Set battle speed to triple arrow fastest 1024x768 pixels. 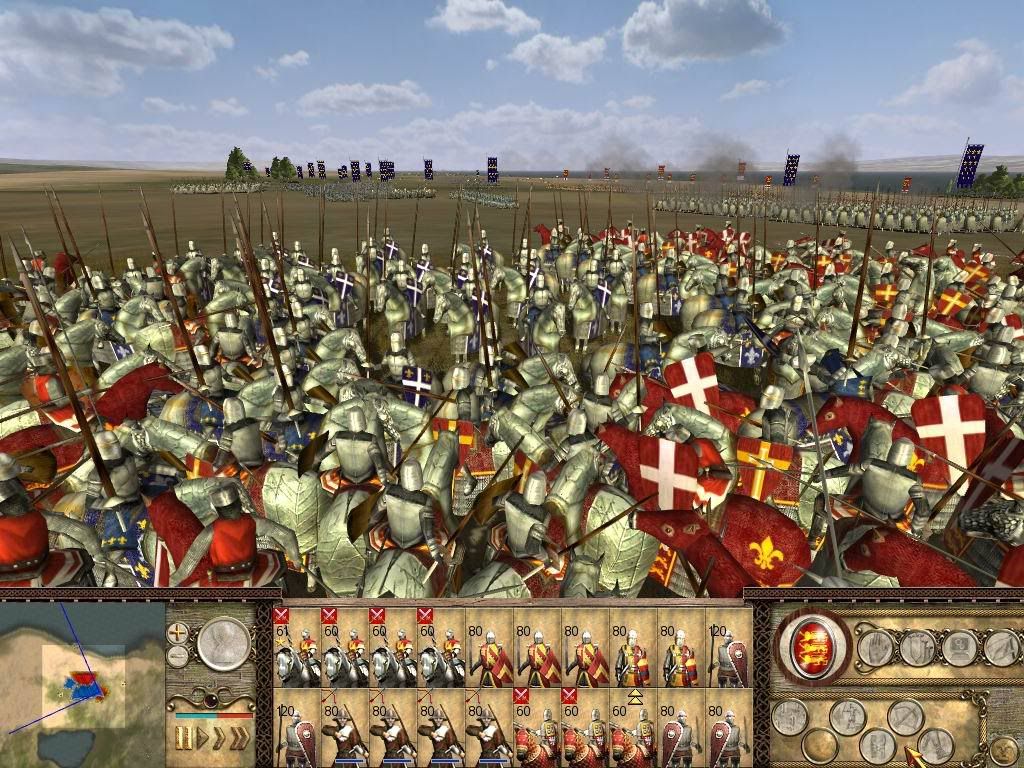point(240,738)
